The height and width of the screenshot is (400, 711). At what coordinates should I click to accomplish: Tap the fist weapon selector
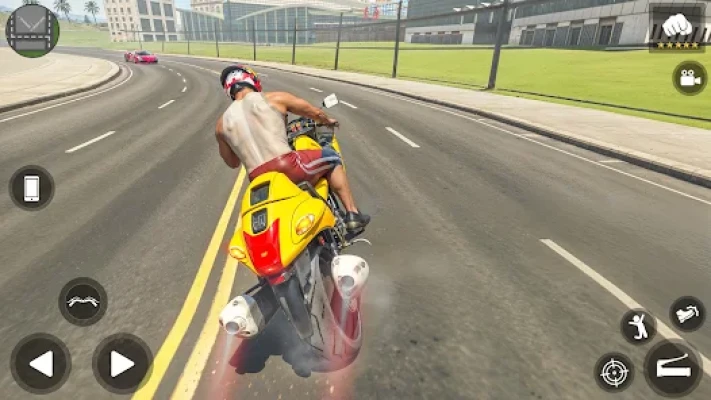click(x=677, y=26)
